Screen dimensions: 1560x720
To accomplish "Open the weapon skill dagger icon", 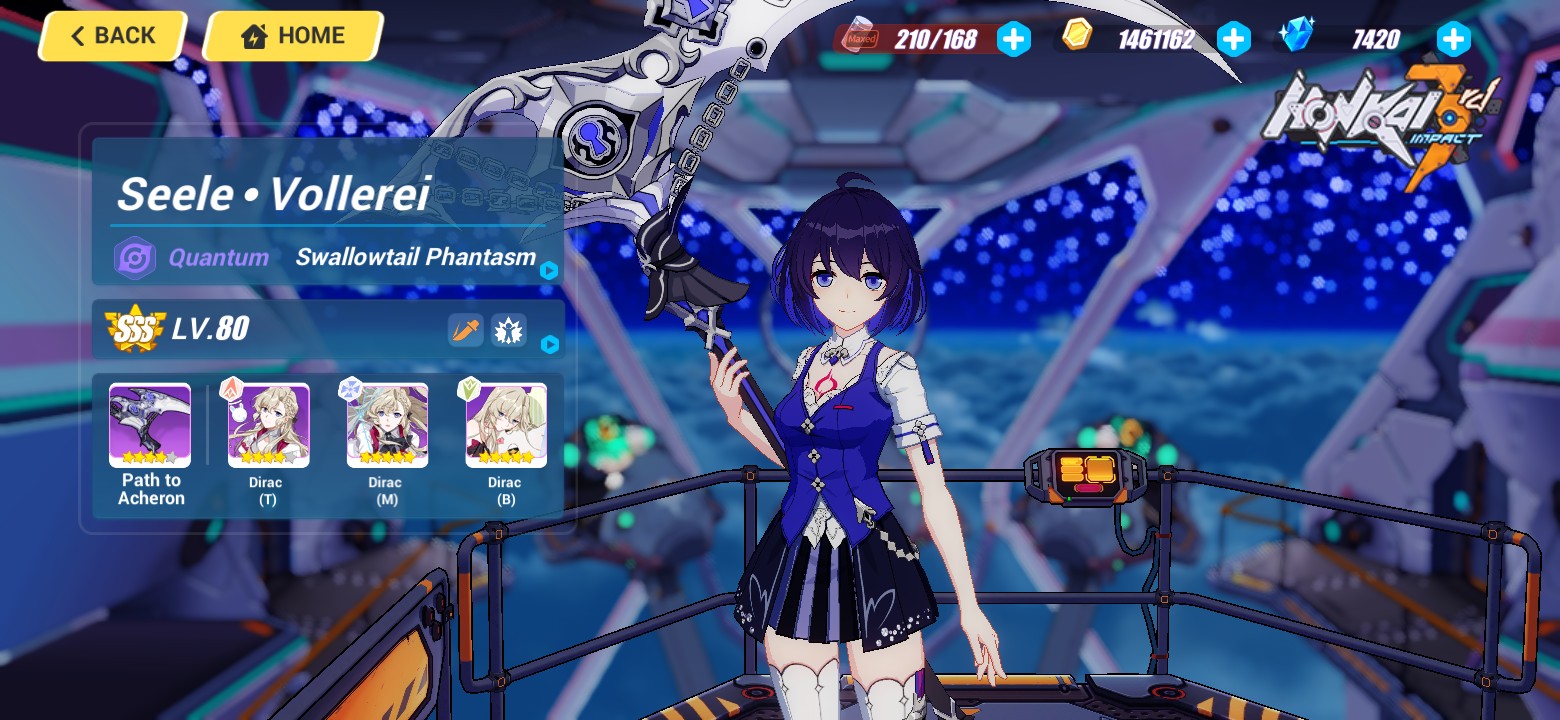I will pos(466,330).
